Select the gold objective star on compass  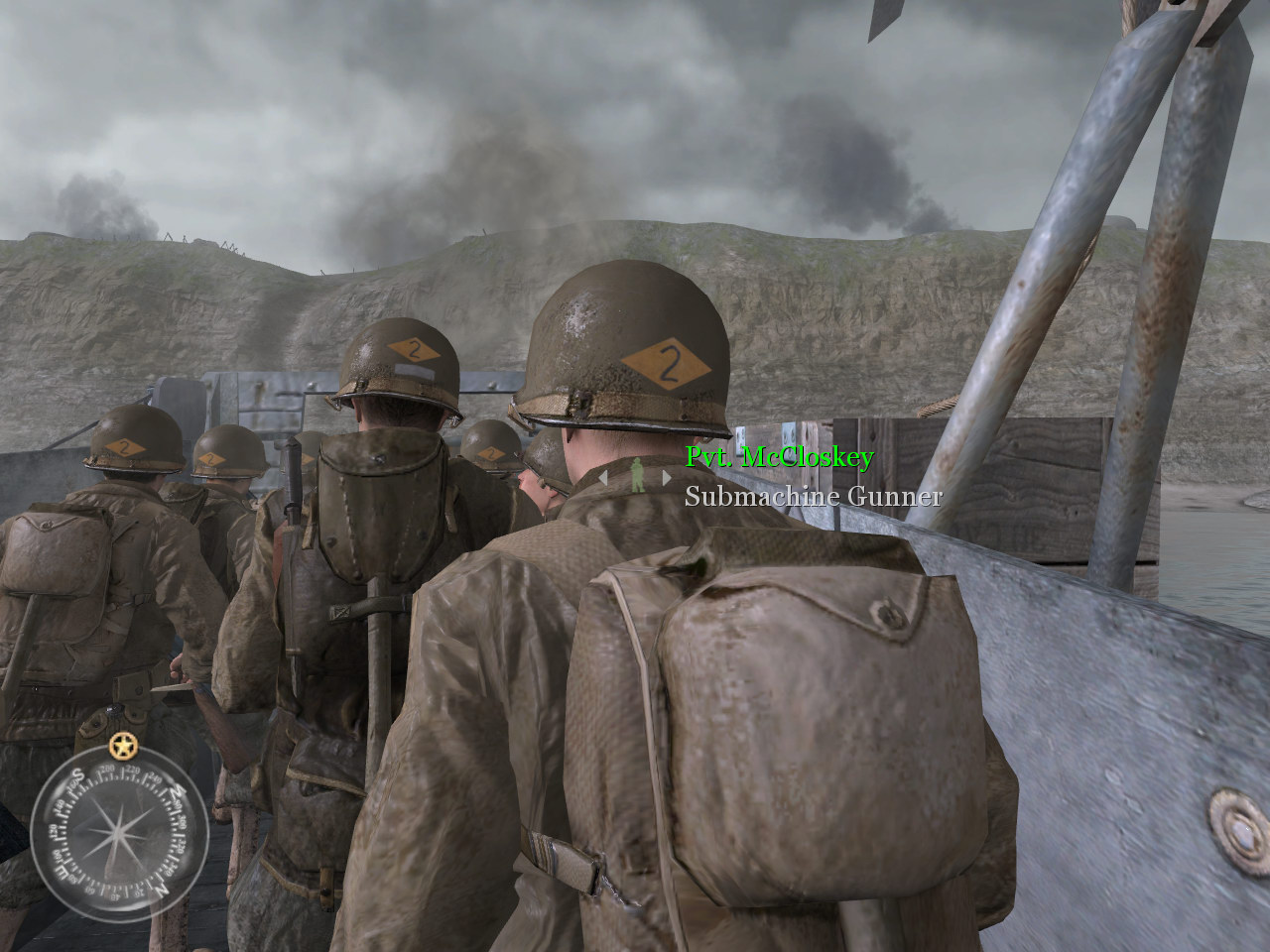122,745
